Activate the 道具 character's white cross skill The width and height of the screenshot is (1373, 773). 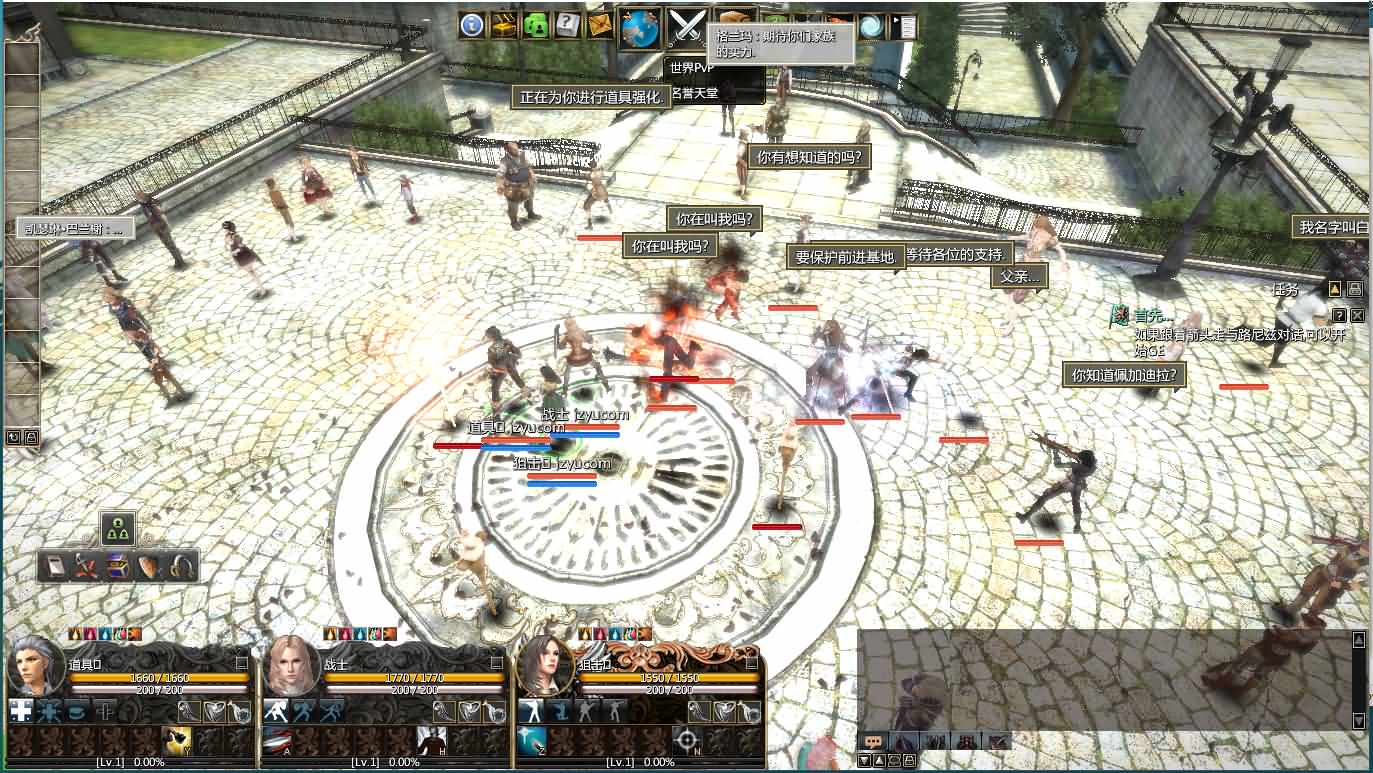click(x=21, y=711)
